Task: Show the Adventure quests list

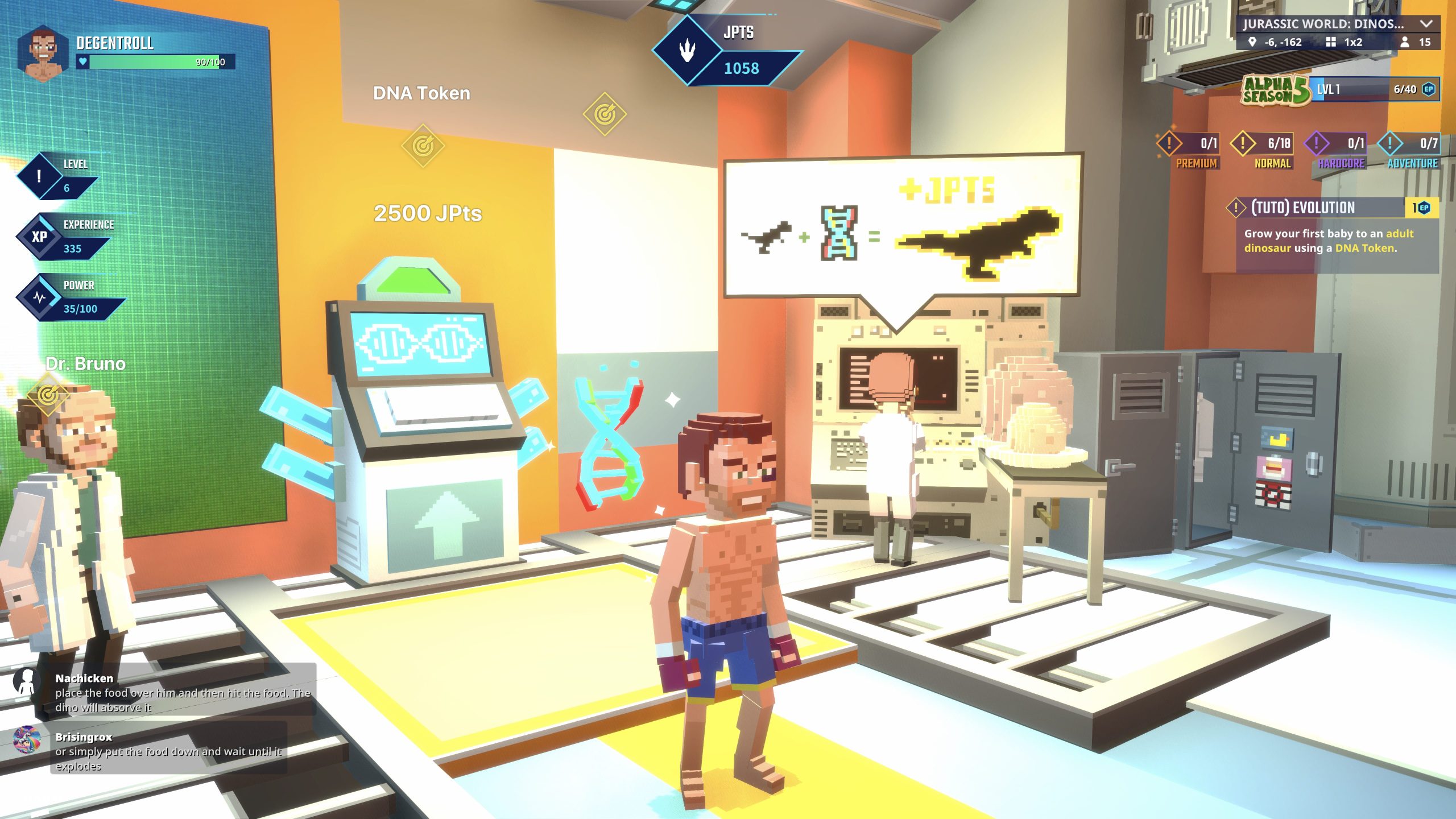Action: click(x=1409, y=151)
